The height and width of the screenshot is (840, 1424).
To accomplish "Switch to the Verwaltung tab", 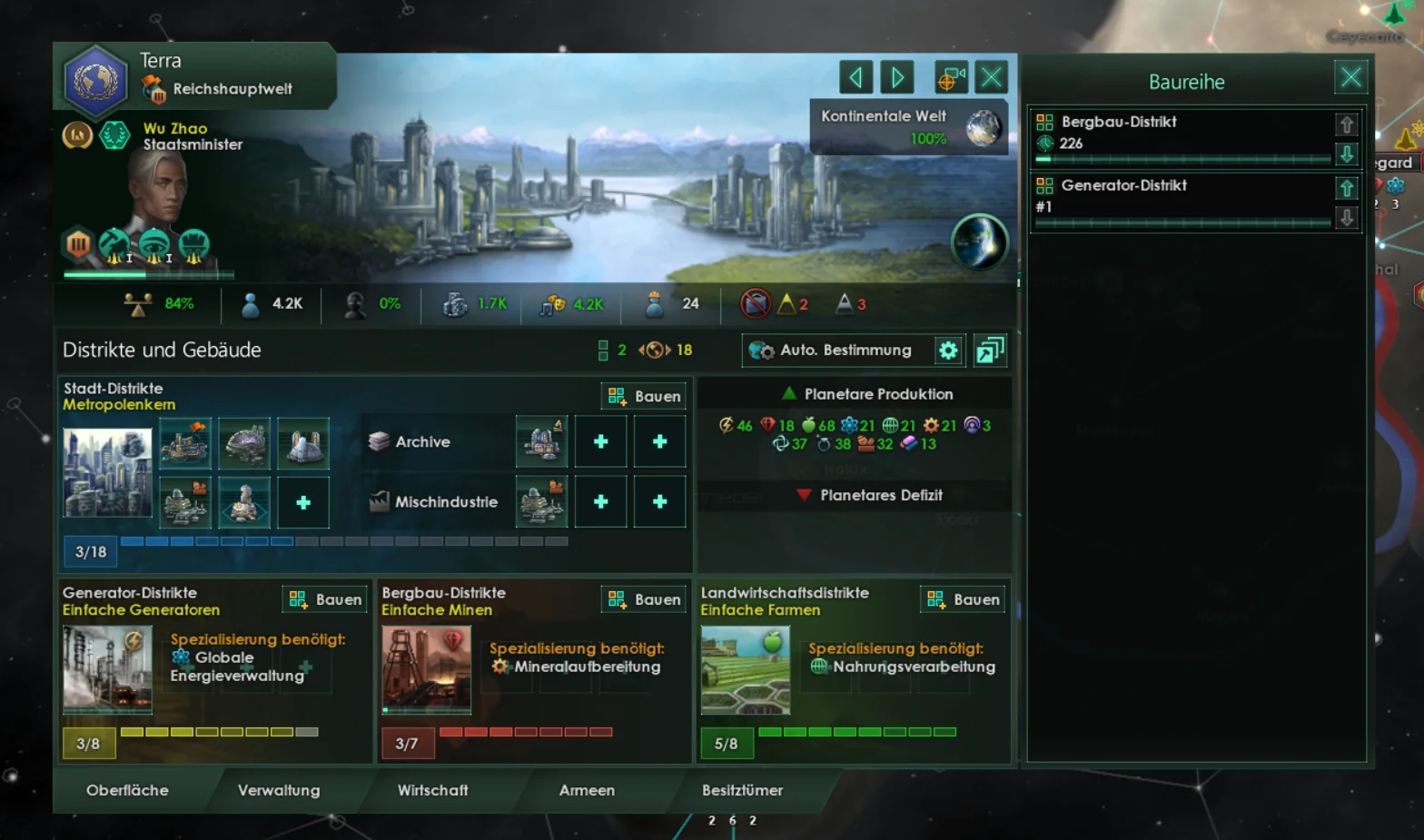I will pyautogui.click(x=279, y=790).
